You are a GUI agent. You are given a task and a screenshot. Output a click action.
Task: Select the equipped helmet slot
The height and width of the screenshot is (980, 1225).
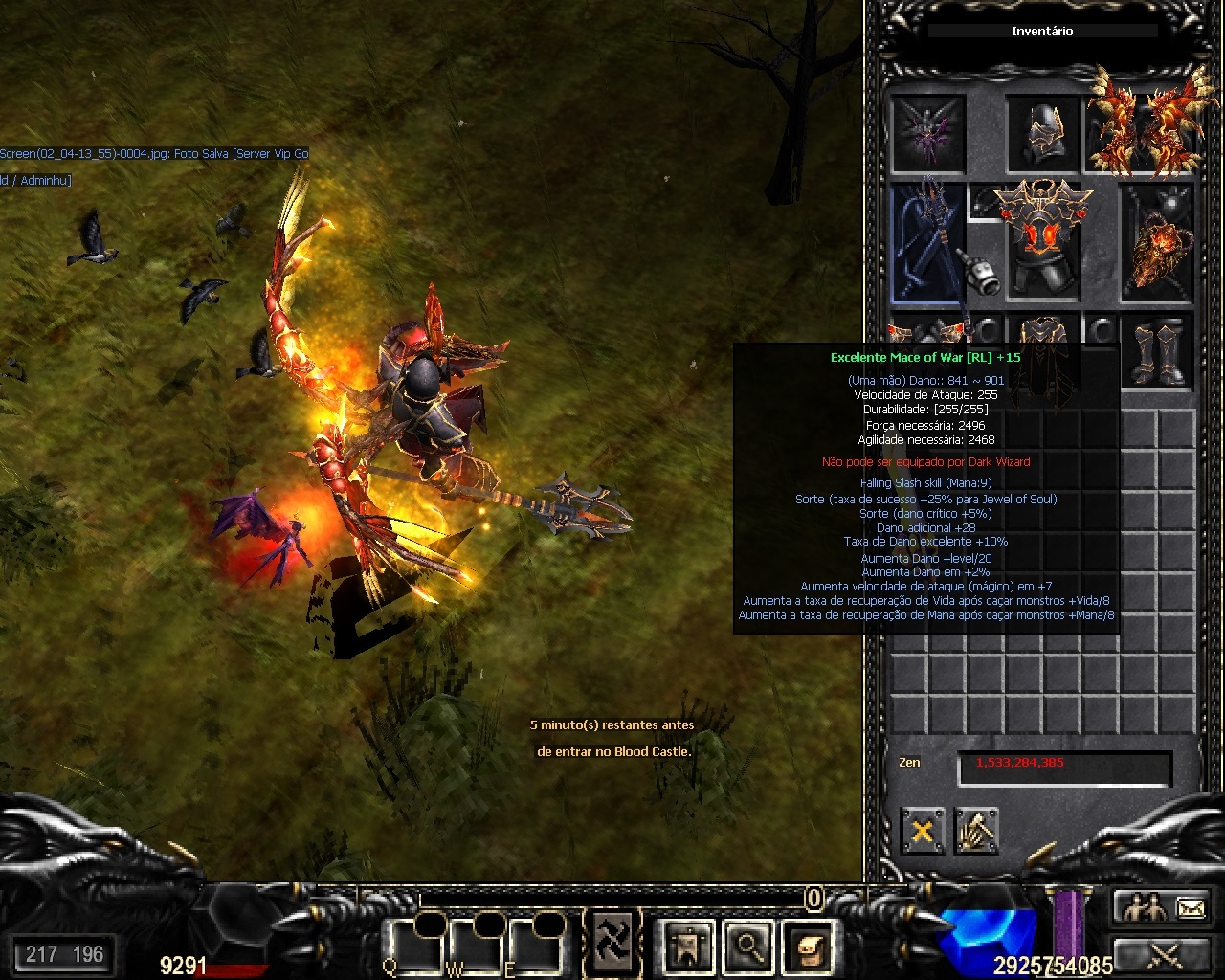point(1043,135)
